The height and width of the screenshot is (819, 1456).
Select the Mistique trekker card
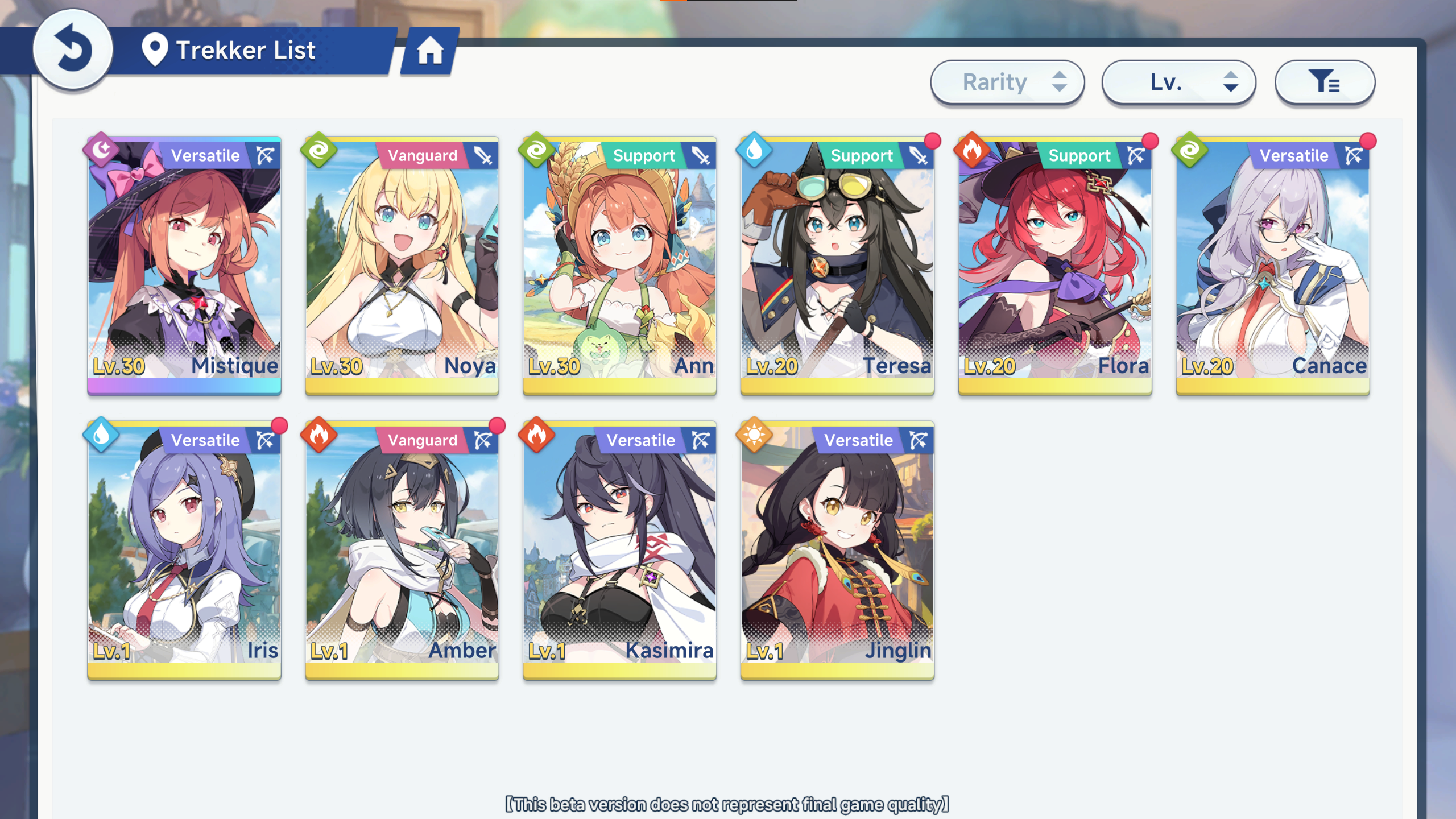pos(184,265)
